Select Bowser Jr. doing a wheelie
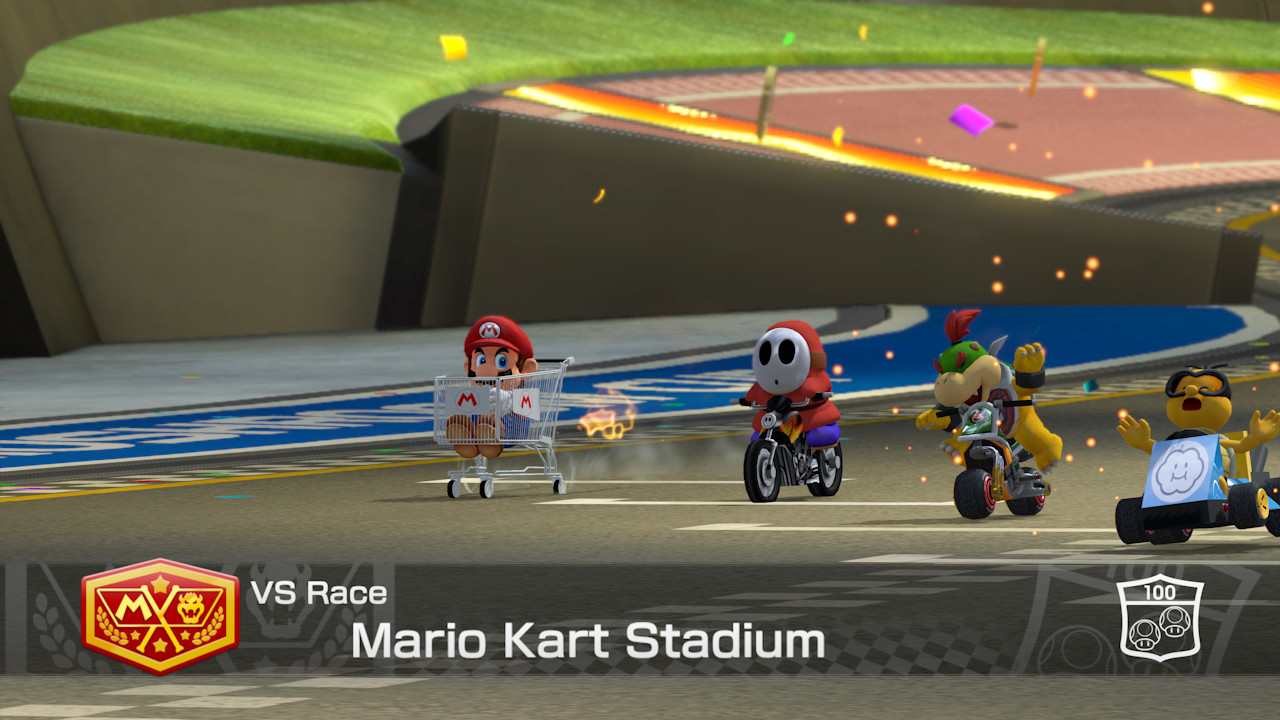Viewport: 1280px width, 720px height. [974, 400]
